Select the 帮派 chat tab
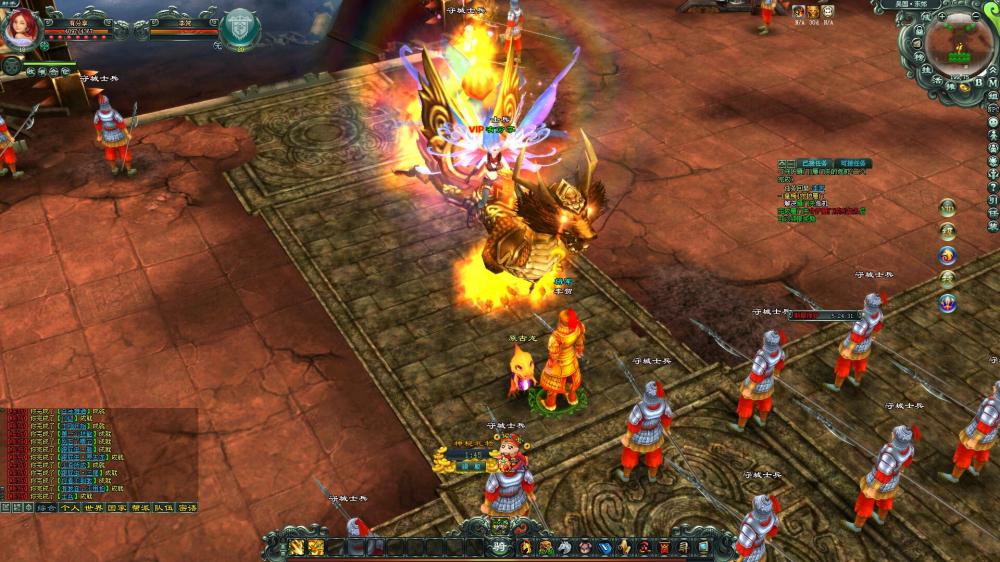This screenshot has width=1000, height=562. point(140,508)
